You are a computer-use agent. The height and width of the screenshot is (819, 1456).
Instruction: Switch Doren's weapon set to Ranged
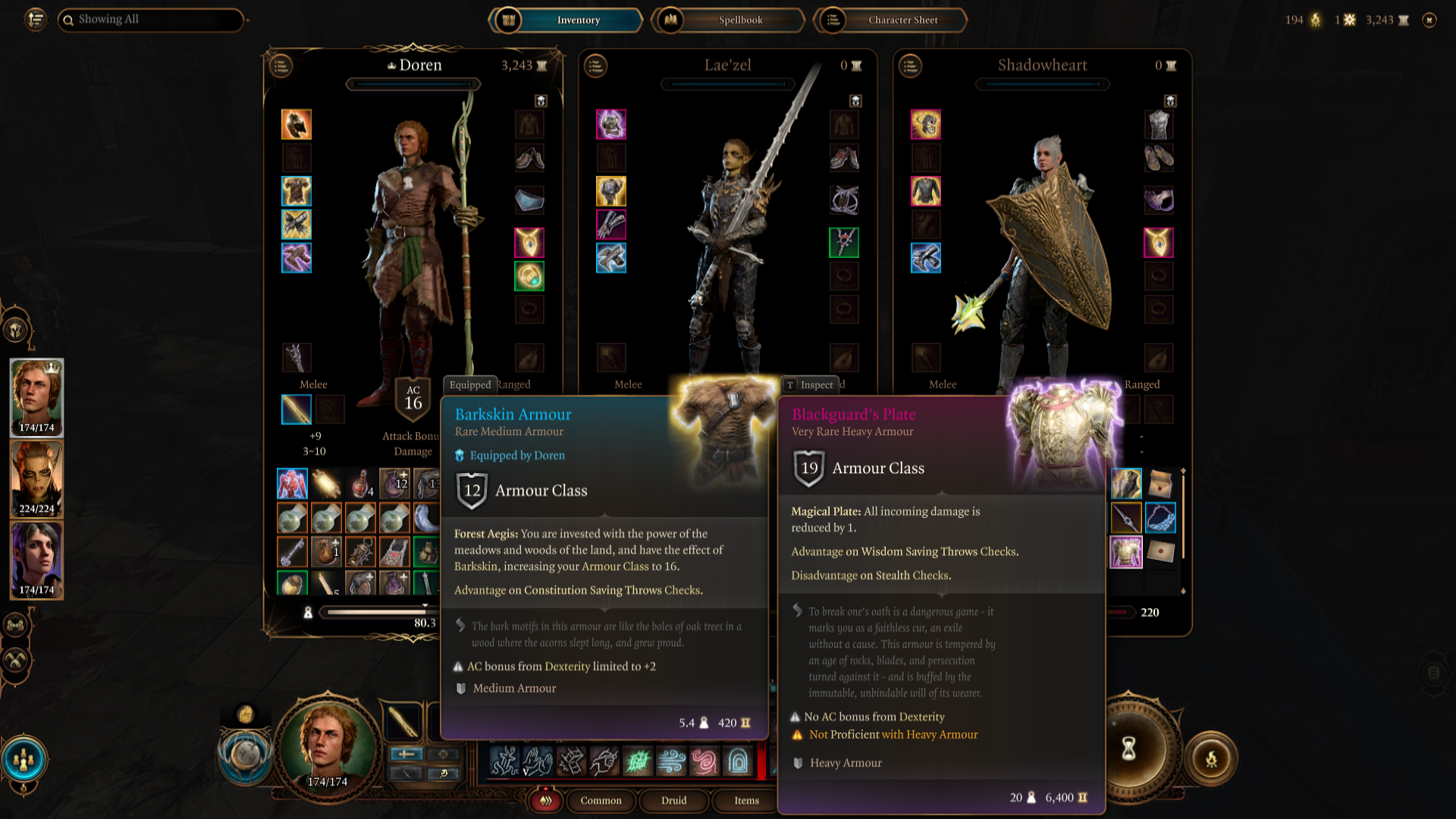point(514,384)
